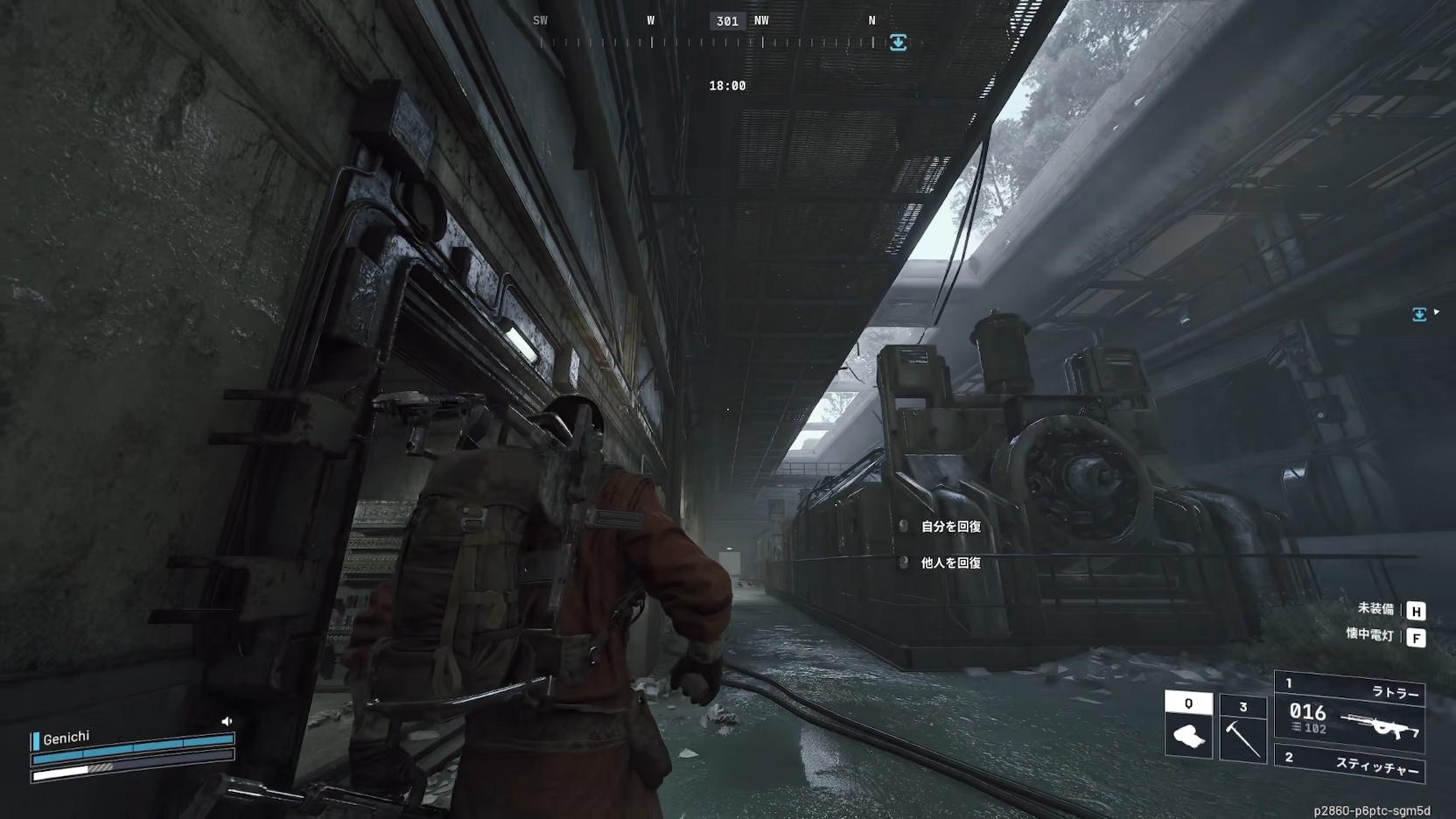1456x819 pixels.
Task: Click the extraction point indicator at right edge
Action: click(1419, 314)
